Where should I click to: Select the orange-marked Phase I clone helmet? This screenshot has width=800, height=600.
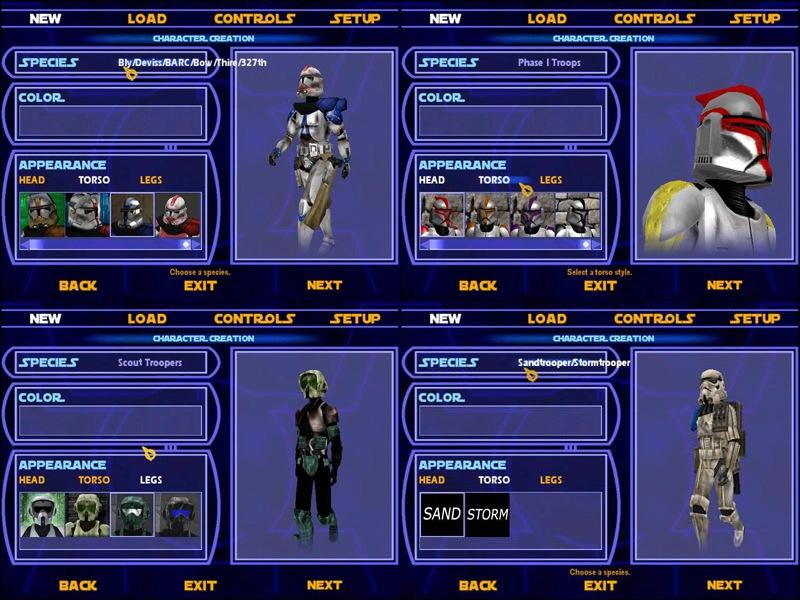[x=487, y=215]
